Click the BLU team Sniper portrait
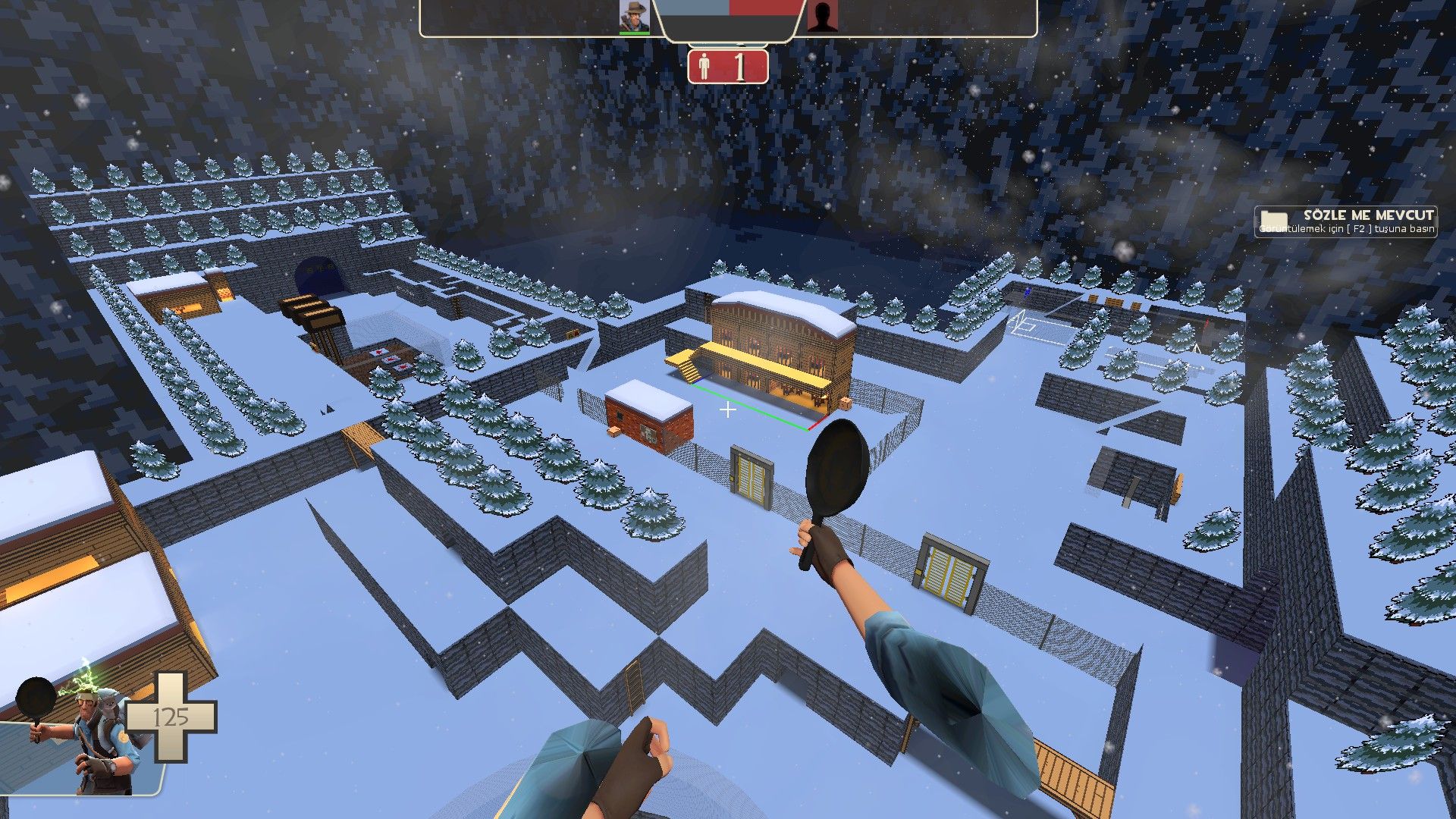The width and height of the screenshot is (1456, 819). pyautogui.click(x=634, y=17)
